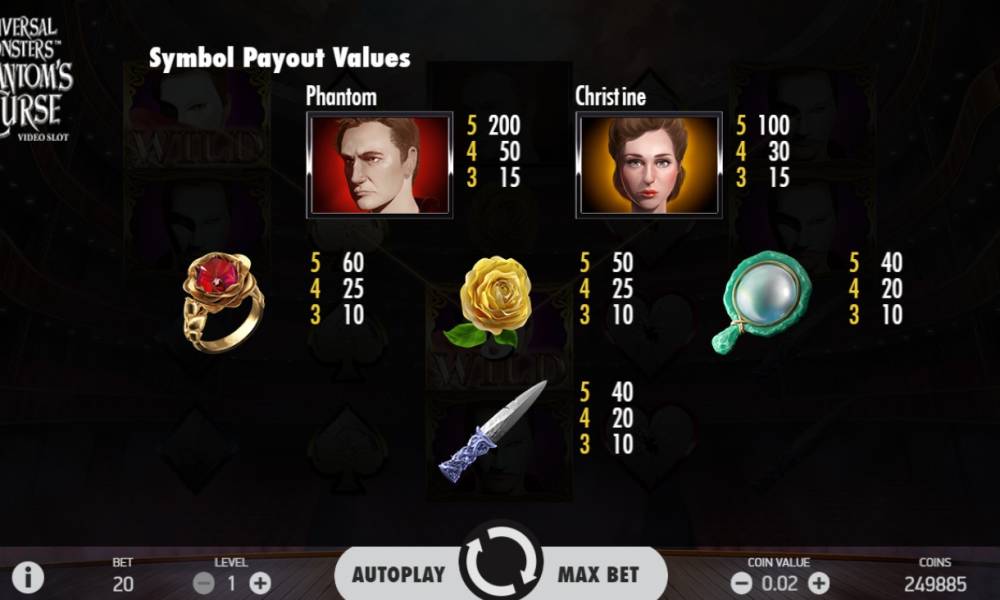Decrease the bet level
Viewport: 1000px width, 600px height.
(x=204, y=582)
